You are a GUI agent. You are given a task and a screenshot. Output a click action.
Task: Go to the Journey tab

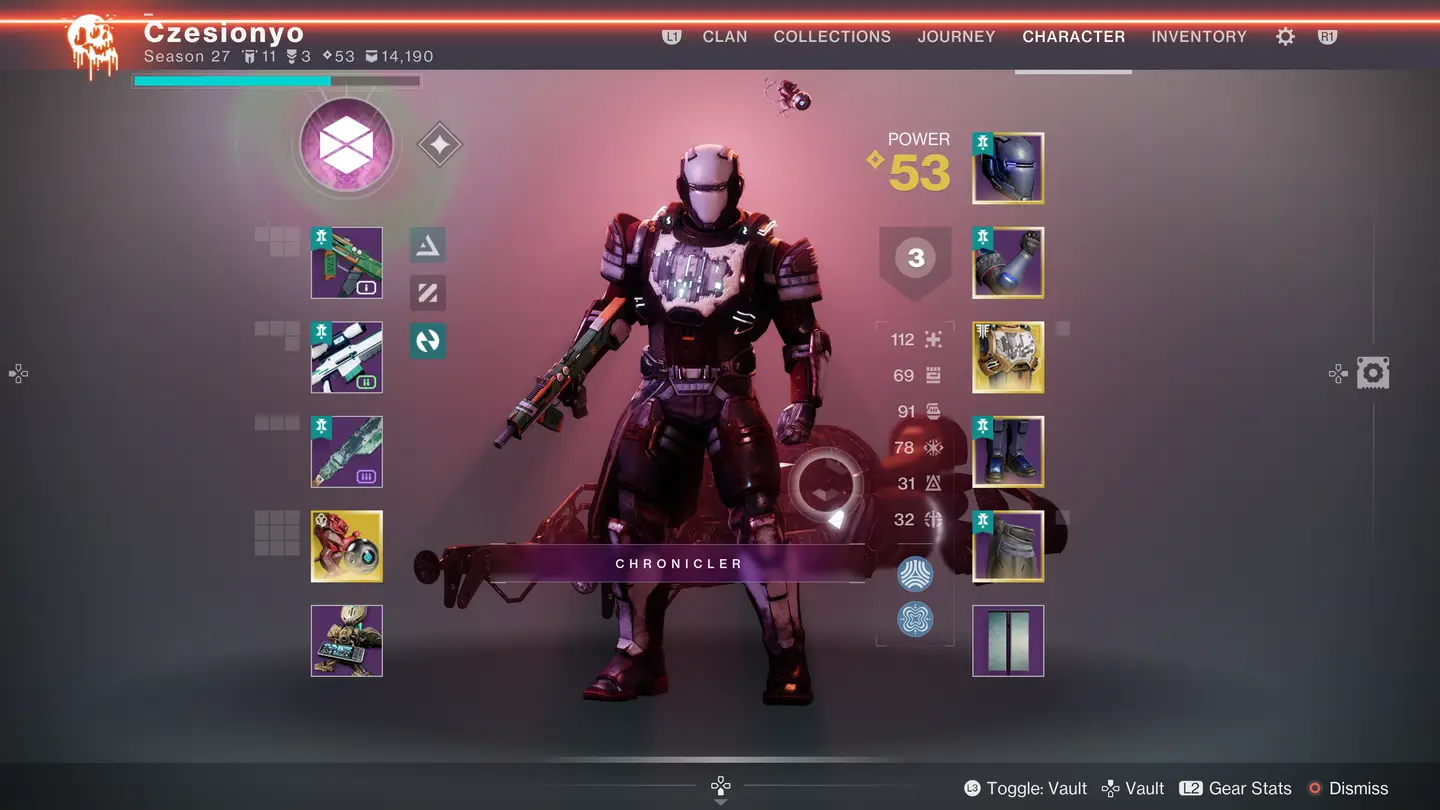(956, 37)
